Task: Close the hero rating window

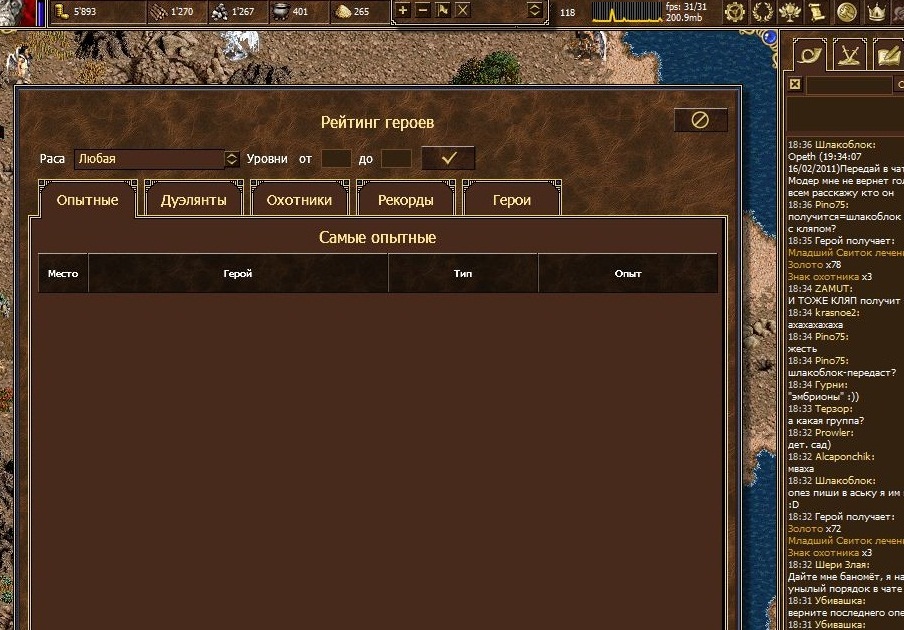Action: click(700, 120)
